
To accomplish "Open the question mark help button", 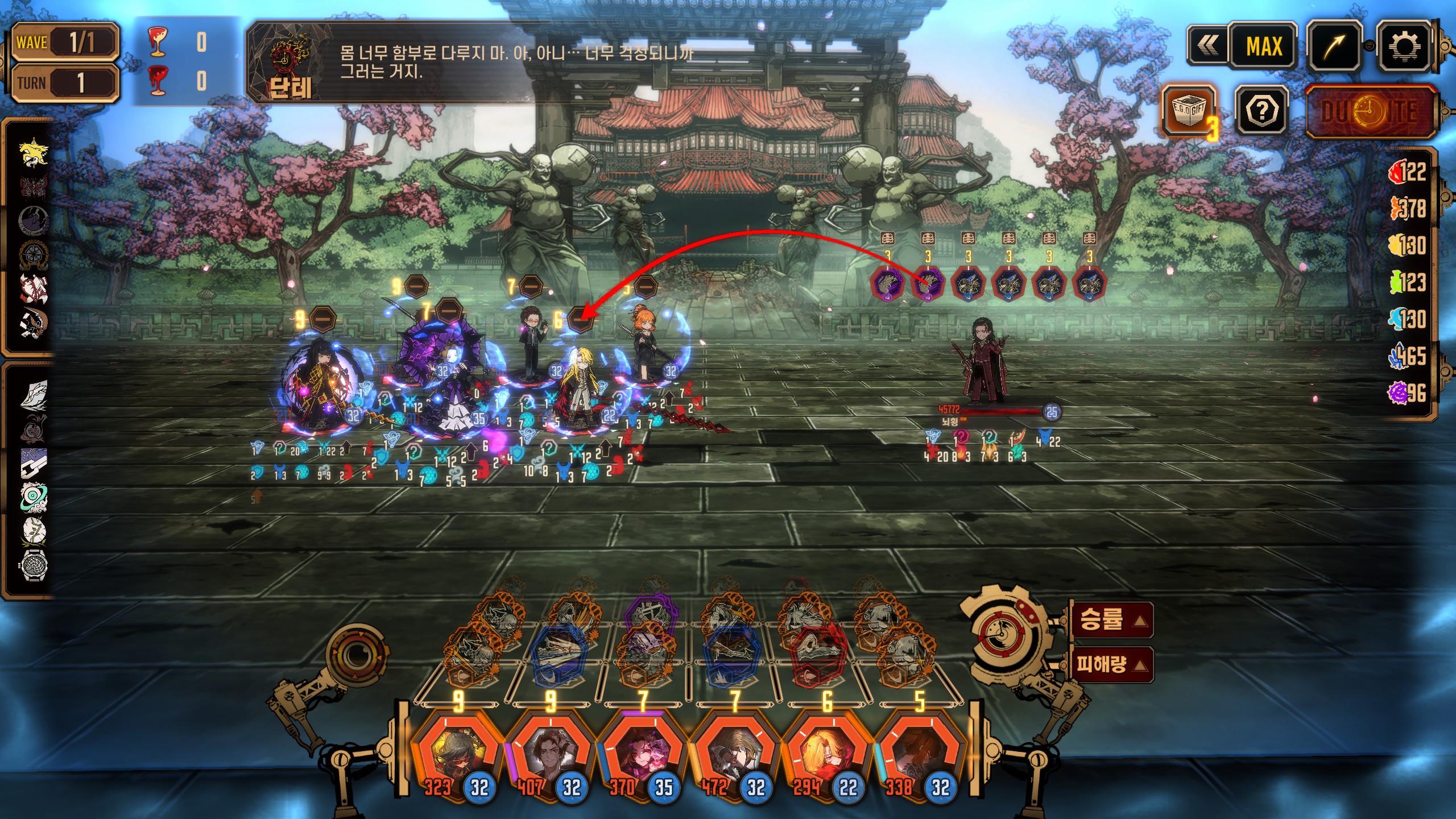I will [1261, 111].
